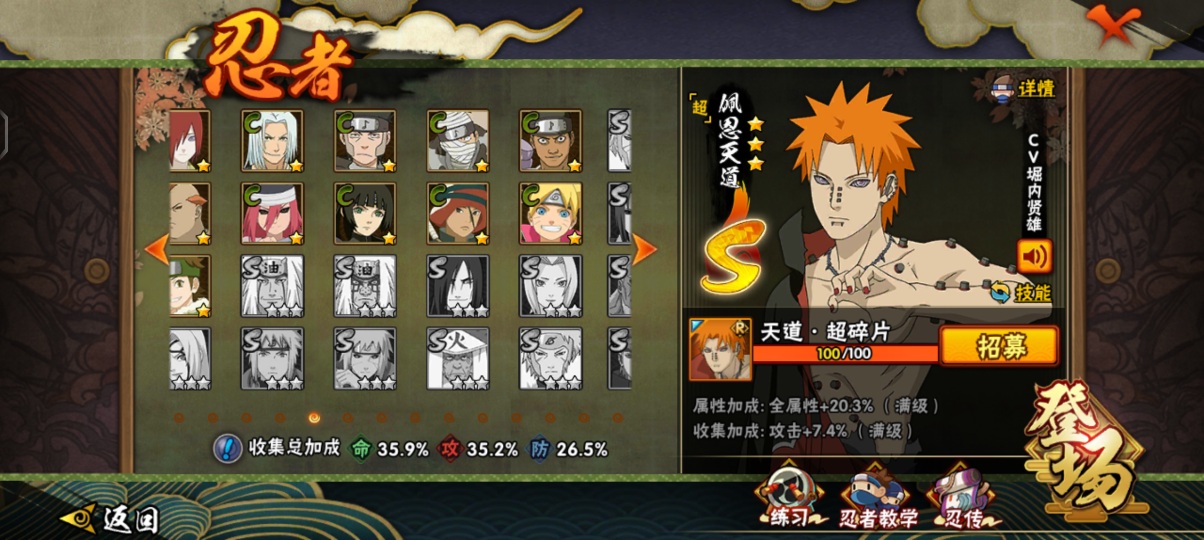Recruit the ninja with 招募 button
The height and width of the screenshot is (540, 1204).
(x=998, y=346)
